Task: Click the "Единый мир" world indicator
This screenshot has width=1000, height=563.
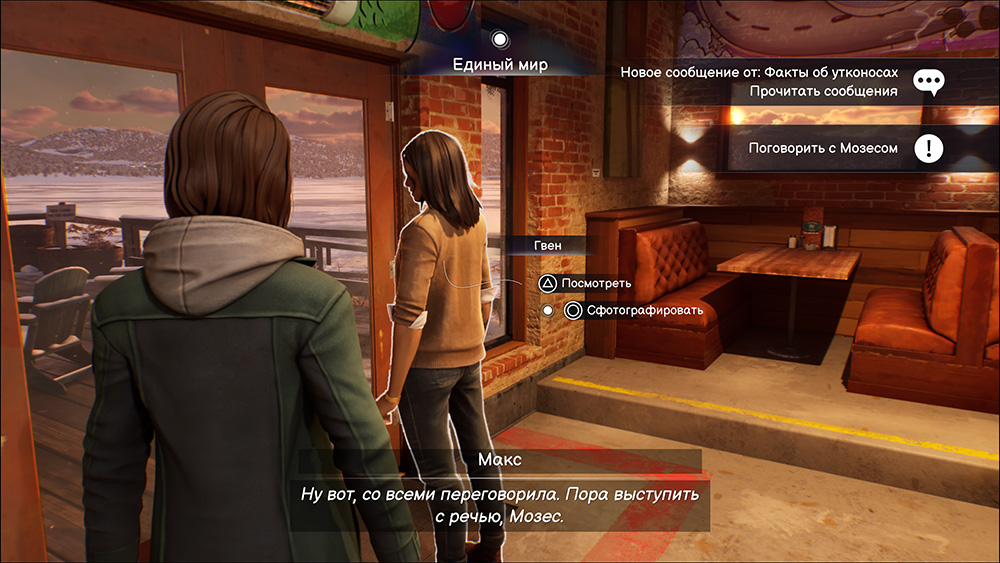Action: [x=501, y=65]
